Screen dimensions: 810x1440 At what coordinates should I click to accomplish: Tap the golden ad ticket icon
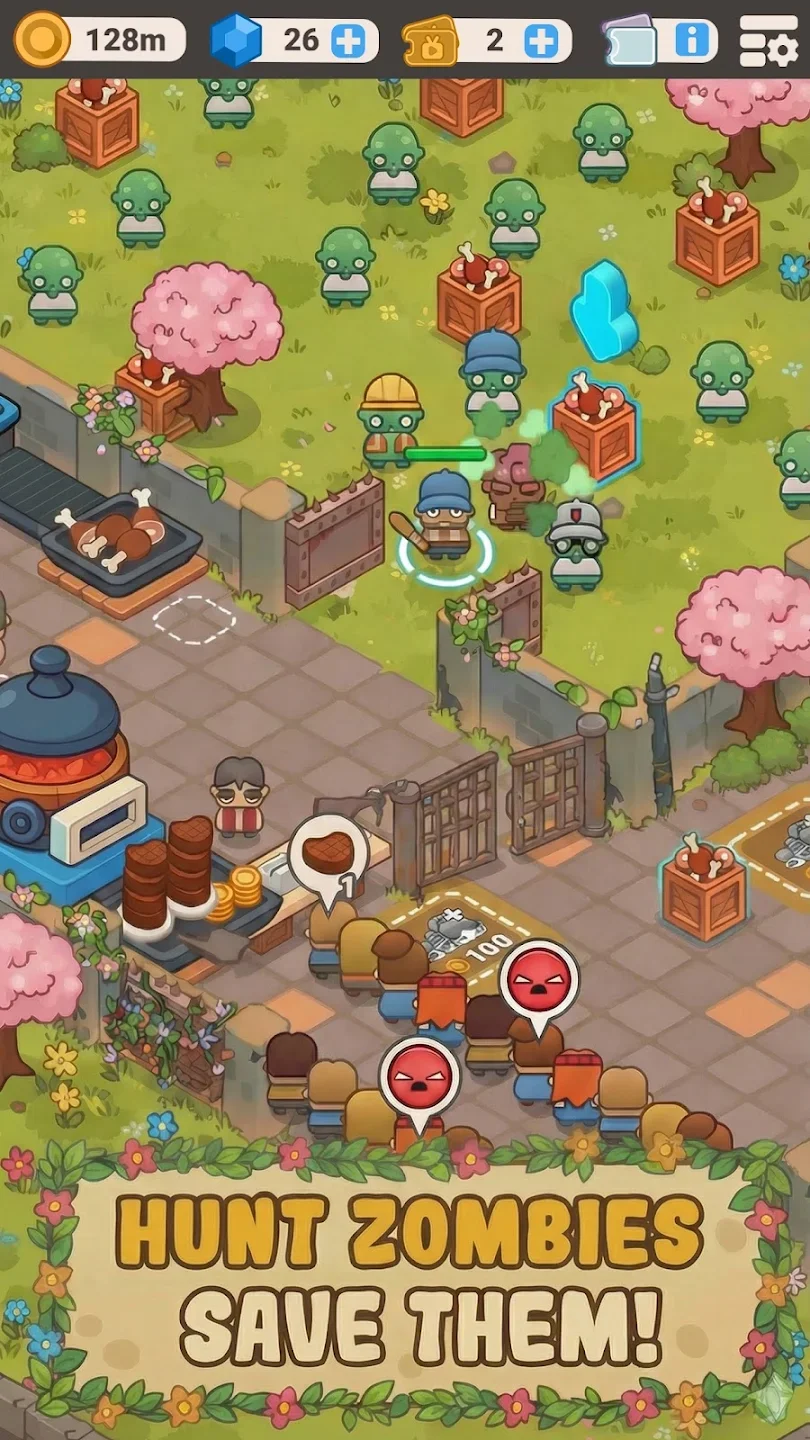pyautogui.click(x=430, y=41)
